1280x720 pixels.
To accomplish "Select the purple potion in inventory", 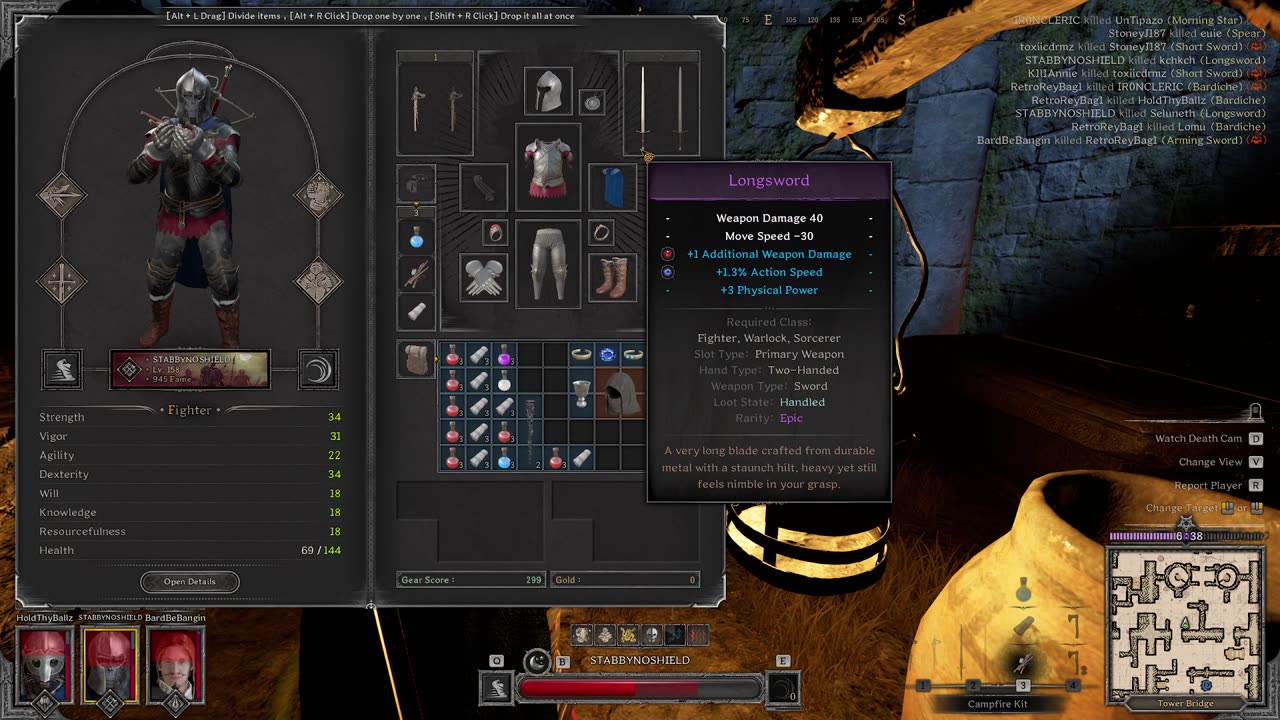I will click(505, 356).
